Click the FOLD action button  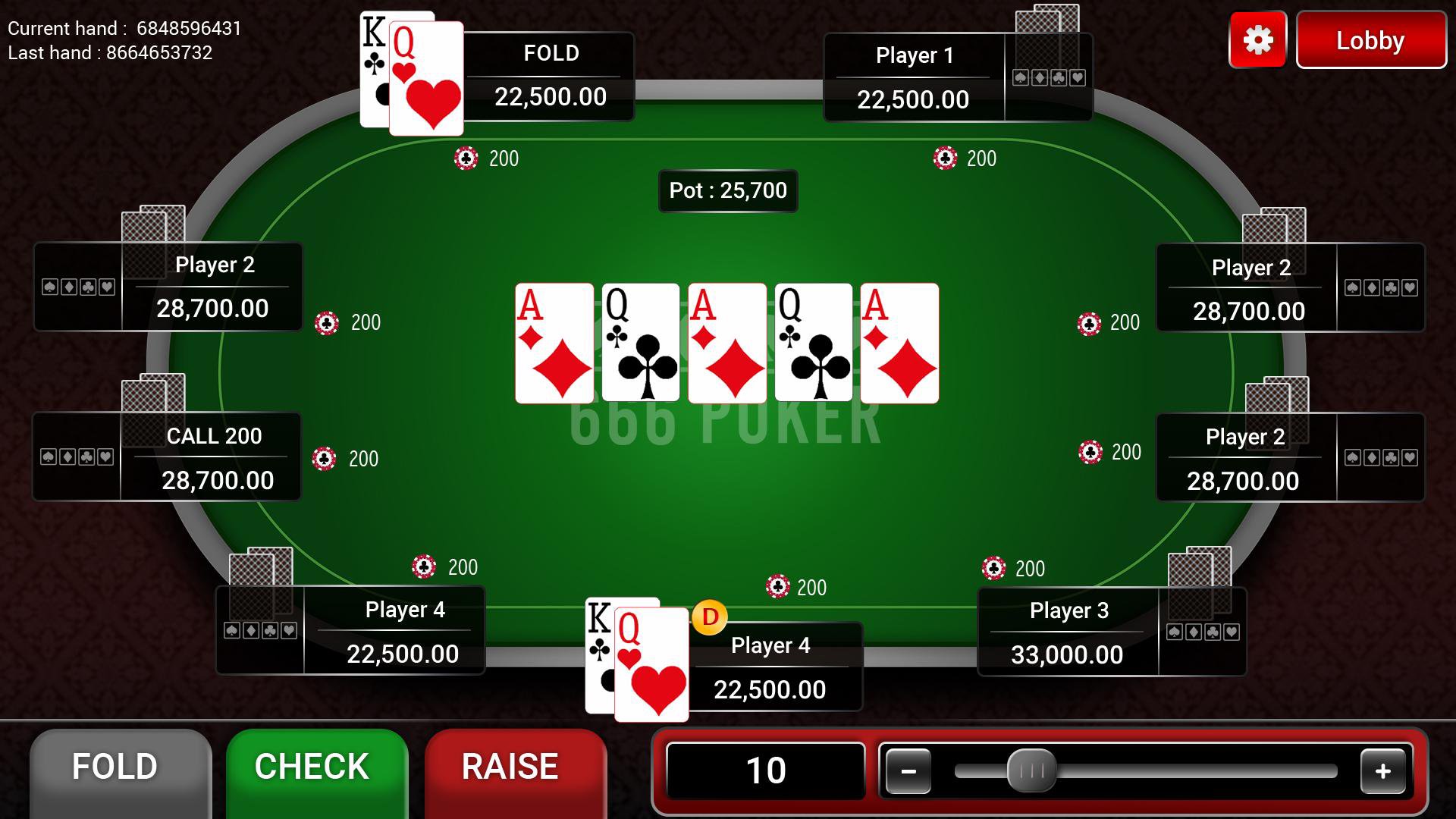[121, 767]
